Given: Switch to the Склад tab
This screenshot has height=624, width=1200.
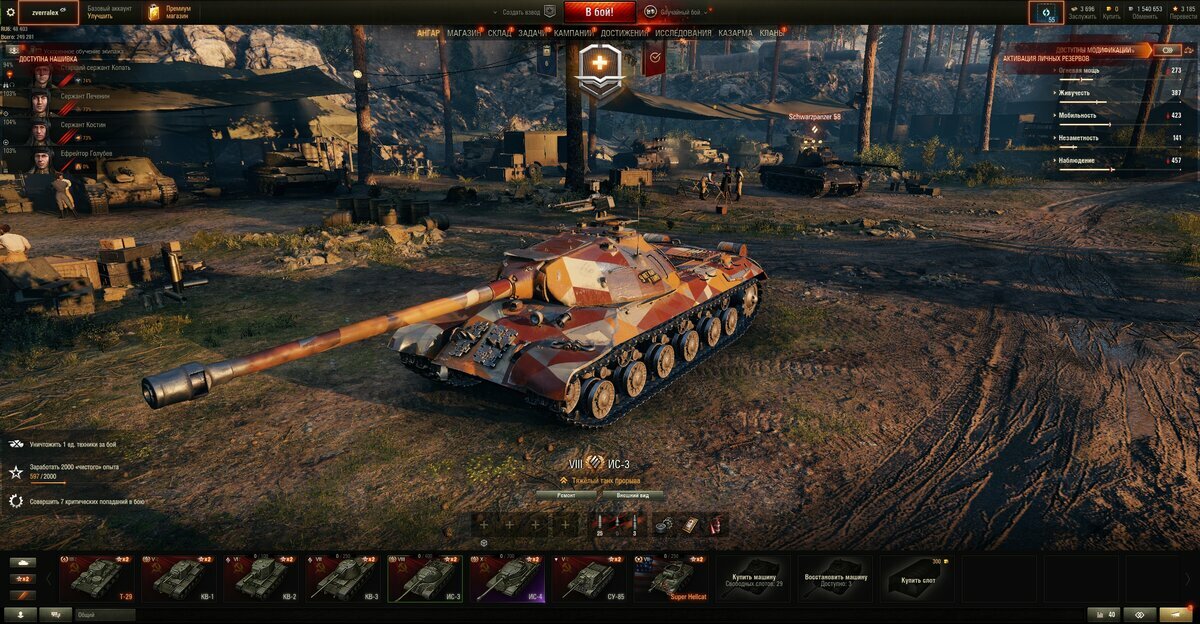Looking at the screenshot, I should click(x=500, y=33).
